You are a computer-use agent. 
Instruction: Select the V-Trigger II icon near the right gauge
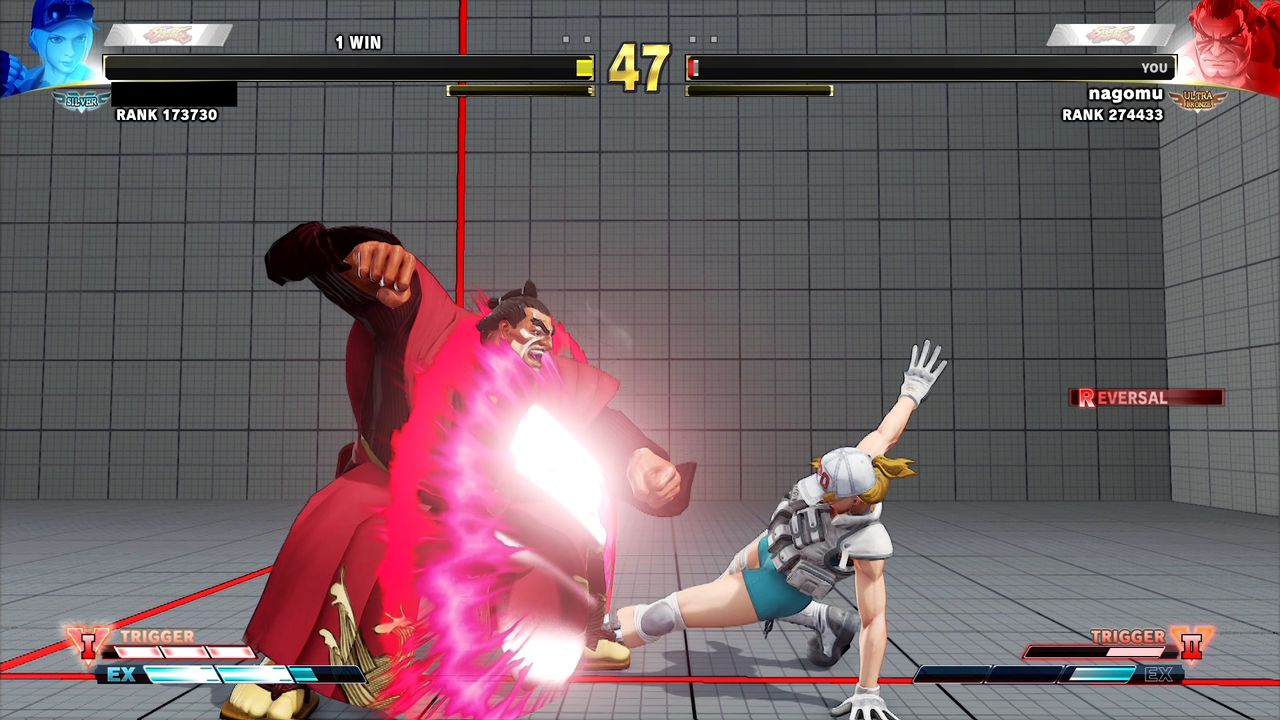coord(1192,645)
